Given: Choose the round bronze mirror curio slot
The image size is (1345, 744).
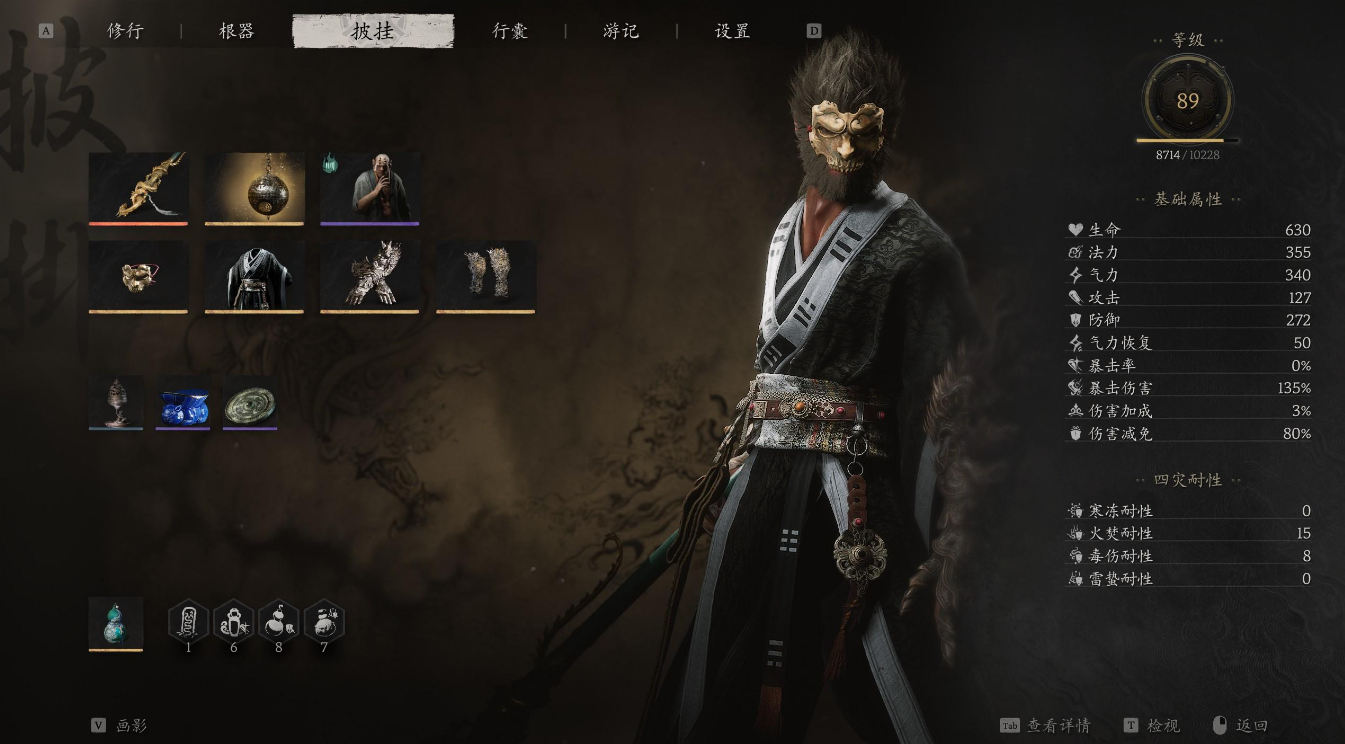Looking at the screenshot, I should tap(250, 402).
